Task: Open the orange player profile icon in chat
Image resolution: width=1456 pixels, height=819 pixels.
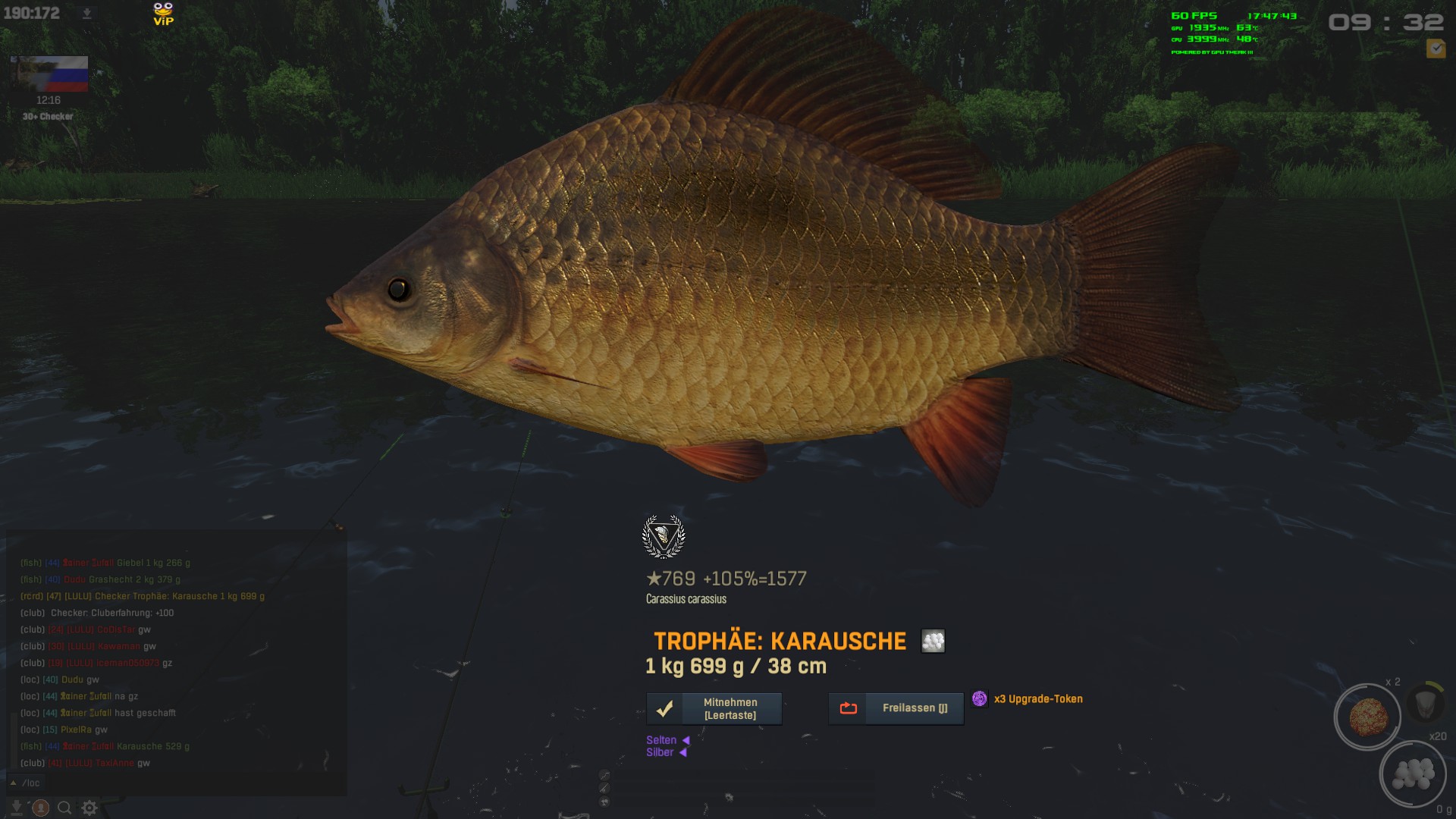Action: pos(41,808)
